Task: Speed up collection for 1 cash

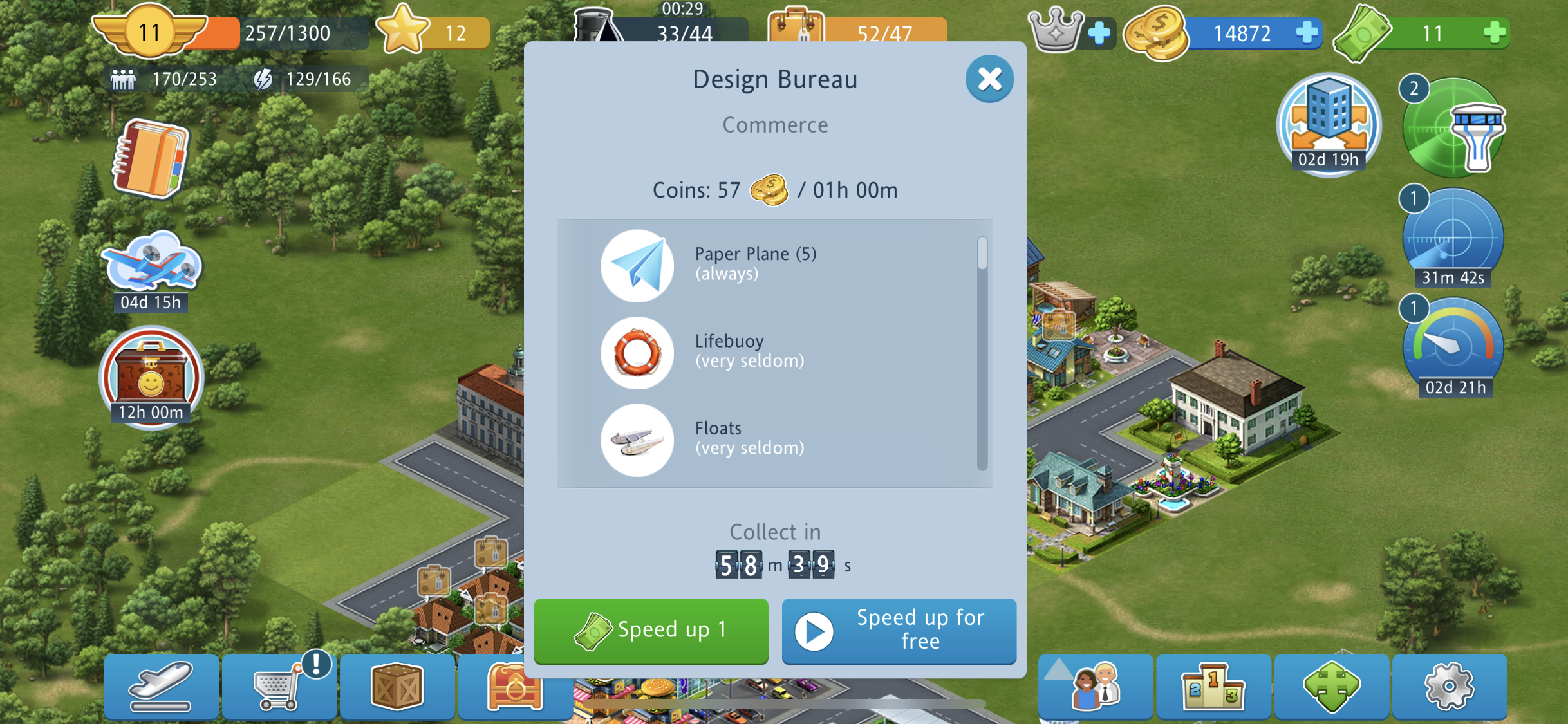Action: click(x=651, y=630)
